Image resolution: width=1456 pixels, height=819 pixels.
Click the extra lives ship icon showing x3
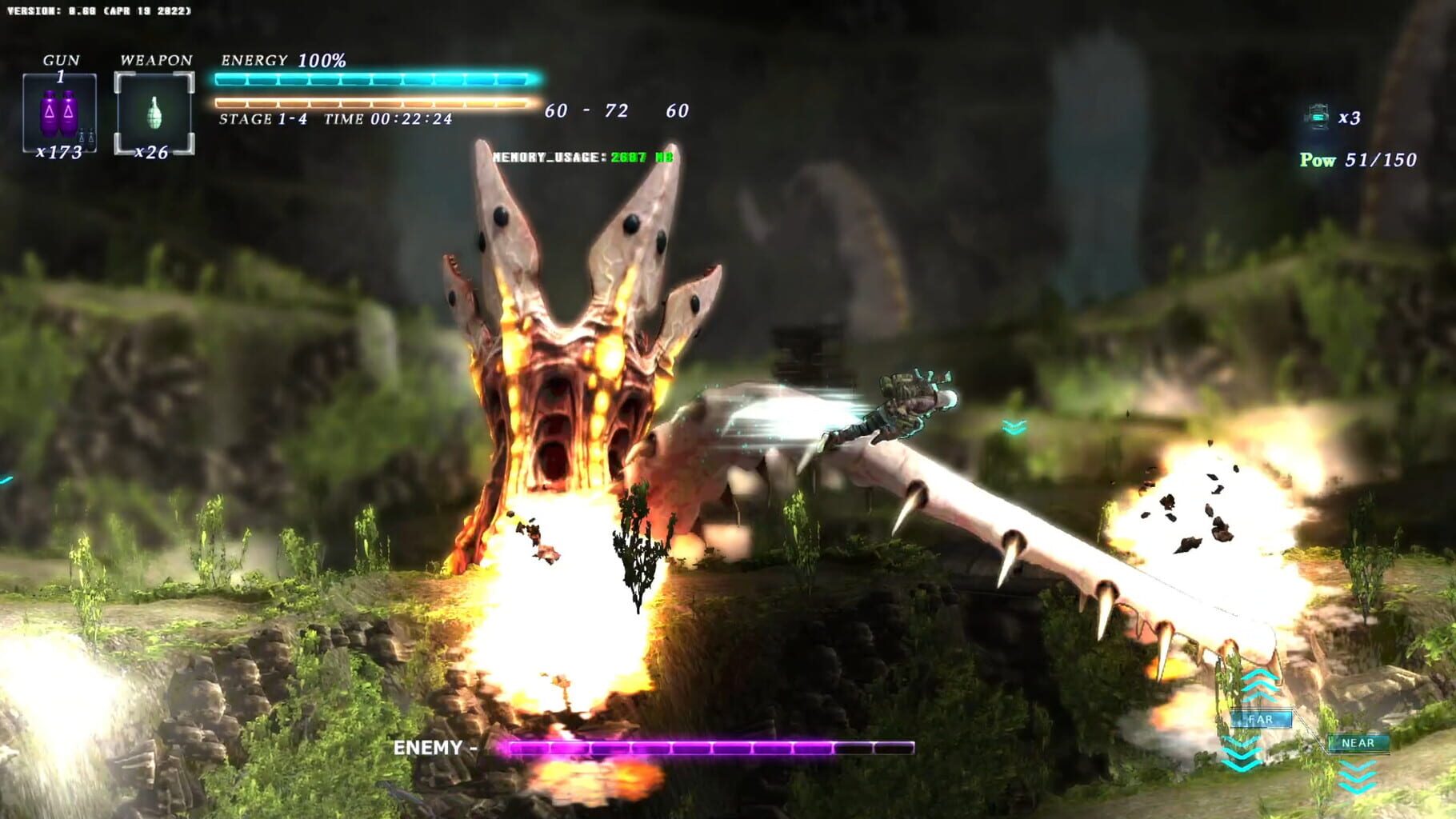click(1317, 118)
